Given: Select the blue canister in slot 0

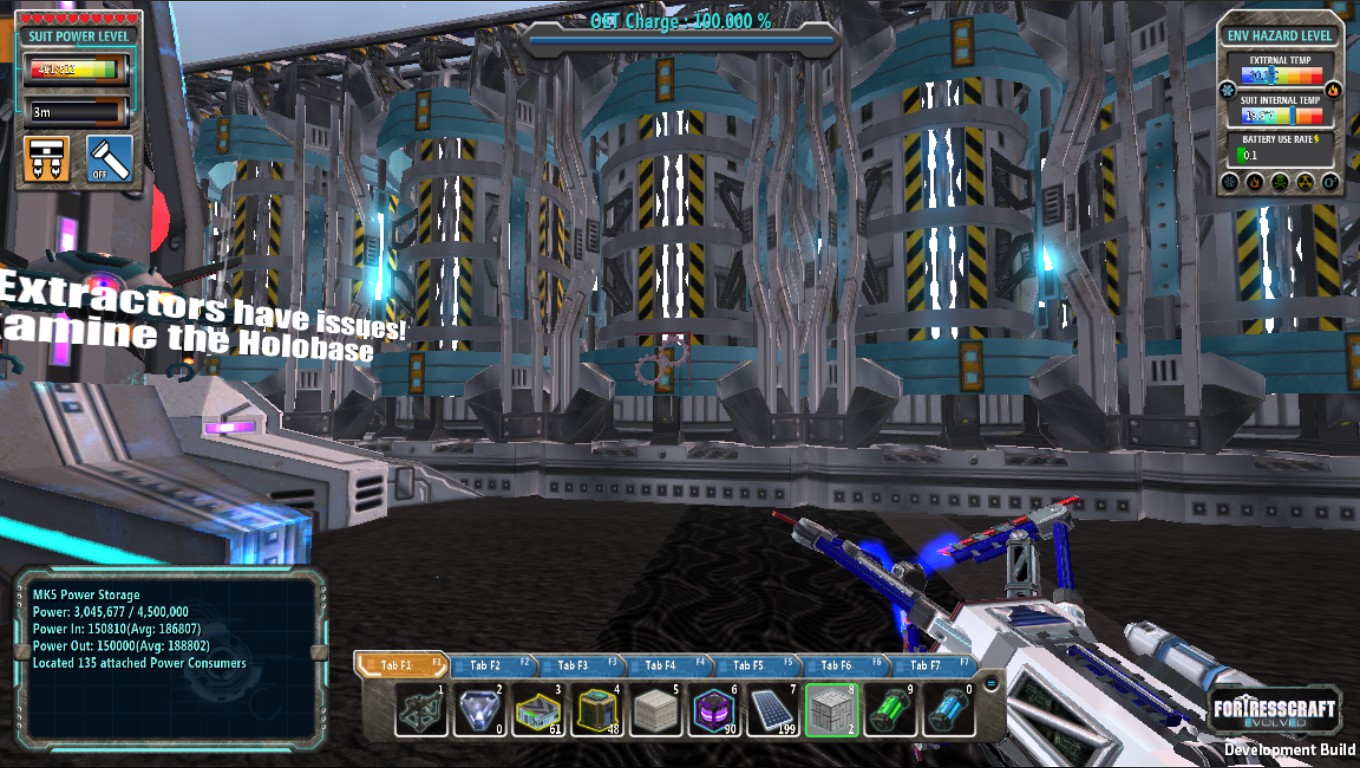Looking at the screenshot, I should 950,710.
